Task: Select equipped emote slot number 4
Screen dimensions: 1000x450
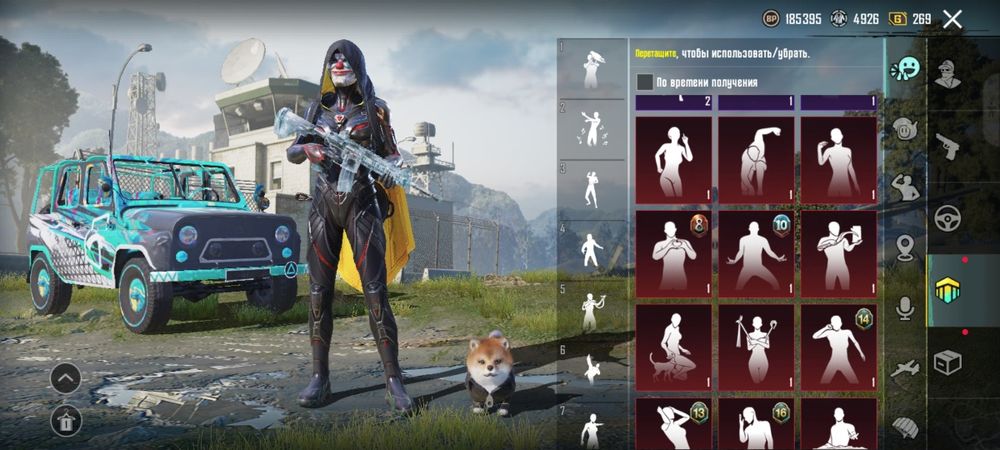Action: pyautogui.click(x=591, y=249)
